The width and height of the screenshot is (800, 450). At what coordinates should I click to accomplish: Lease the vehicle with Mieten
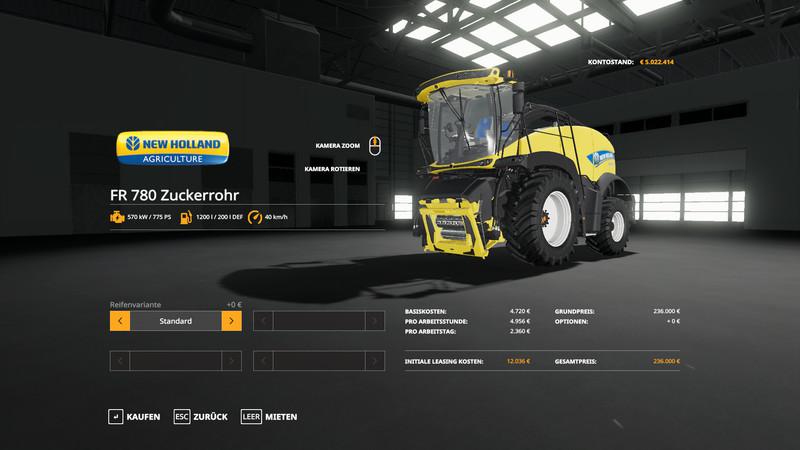pyautogui.click(x=269, y=416)
